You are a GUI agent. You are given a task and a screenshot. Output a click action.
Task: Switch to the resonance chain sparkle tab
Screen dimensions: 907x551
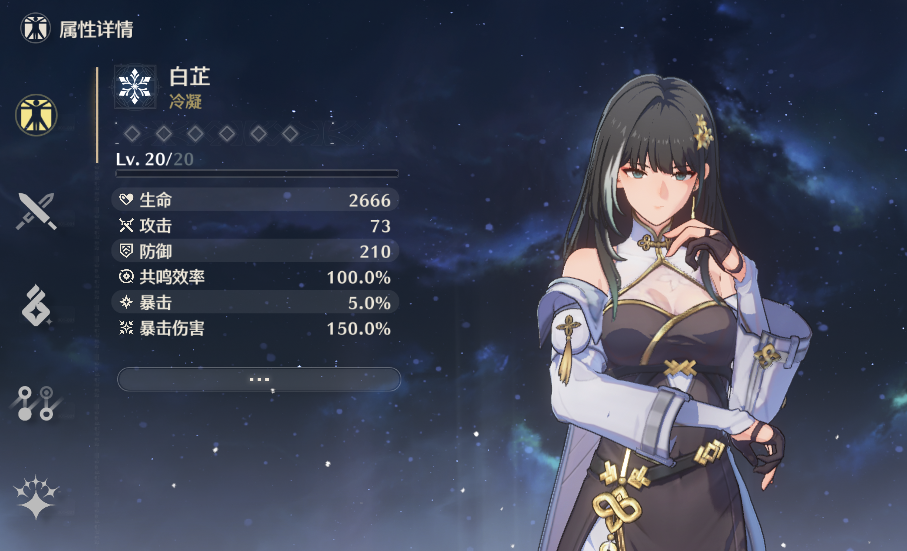(36, 497)
